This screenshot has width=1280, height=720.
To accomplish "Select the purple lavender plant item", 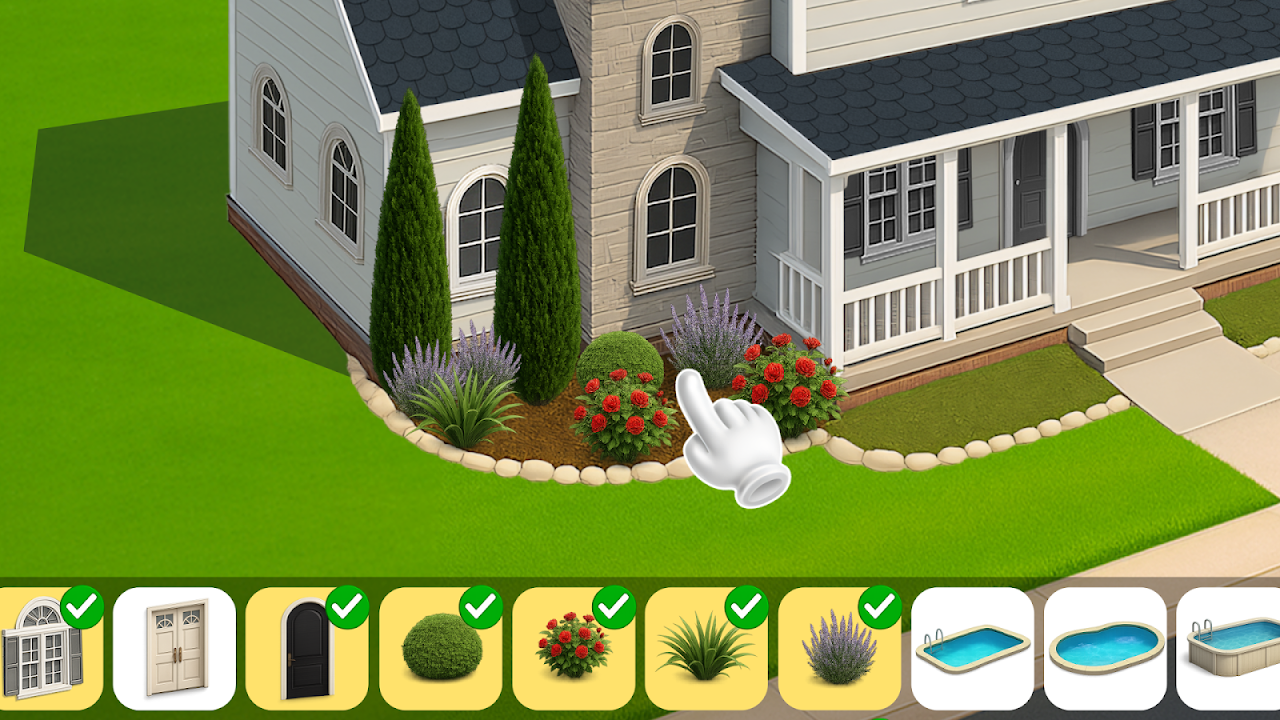I will point(839,648).
